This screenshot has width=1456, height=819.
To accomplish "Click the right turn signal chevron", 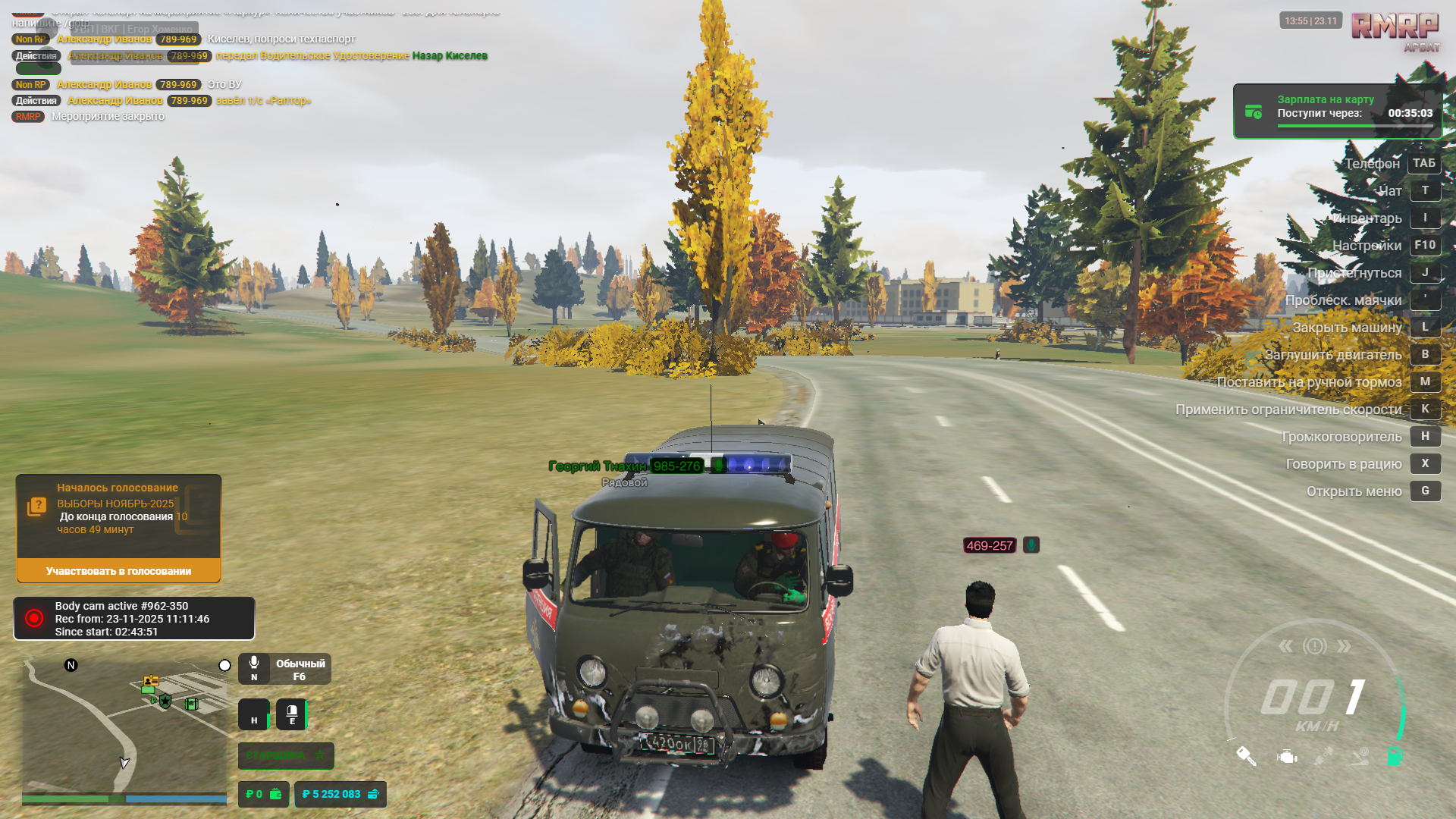I will tap(1344, 646).
